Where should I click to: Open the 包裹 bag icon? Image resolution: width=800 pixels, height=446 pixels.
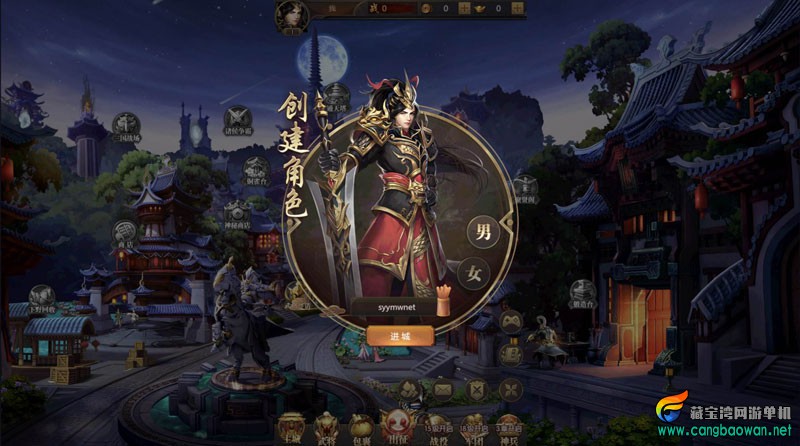[364, 425]
